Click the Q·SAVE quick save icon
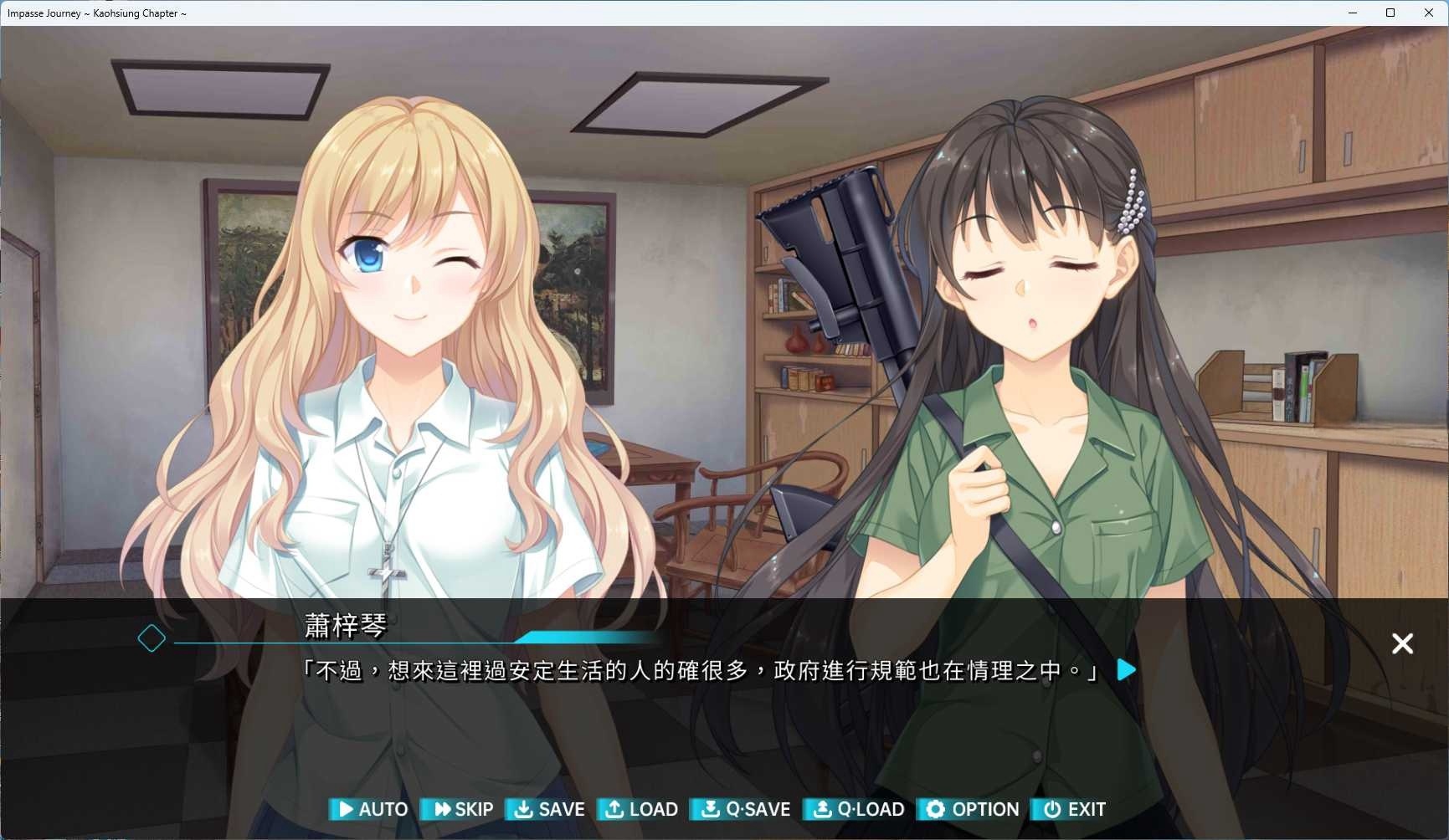The width and height of the screenshot is (1449, 840). (x=710, y=809)
